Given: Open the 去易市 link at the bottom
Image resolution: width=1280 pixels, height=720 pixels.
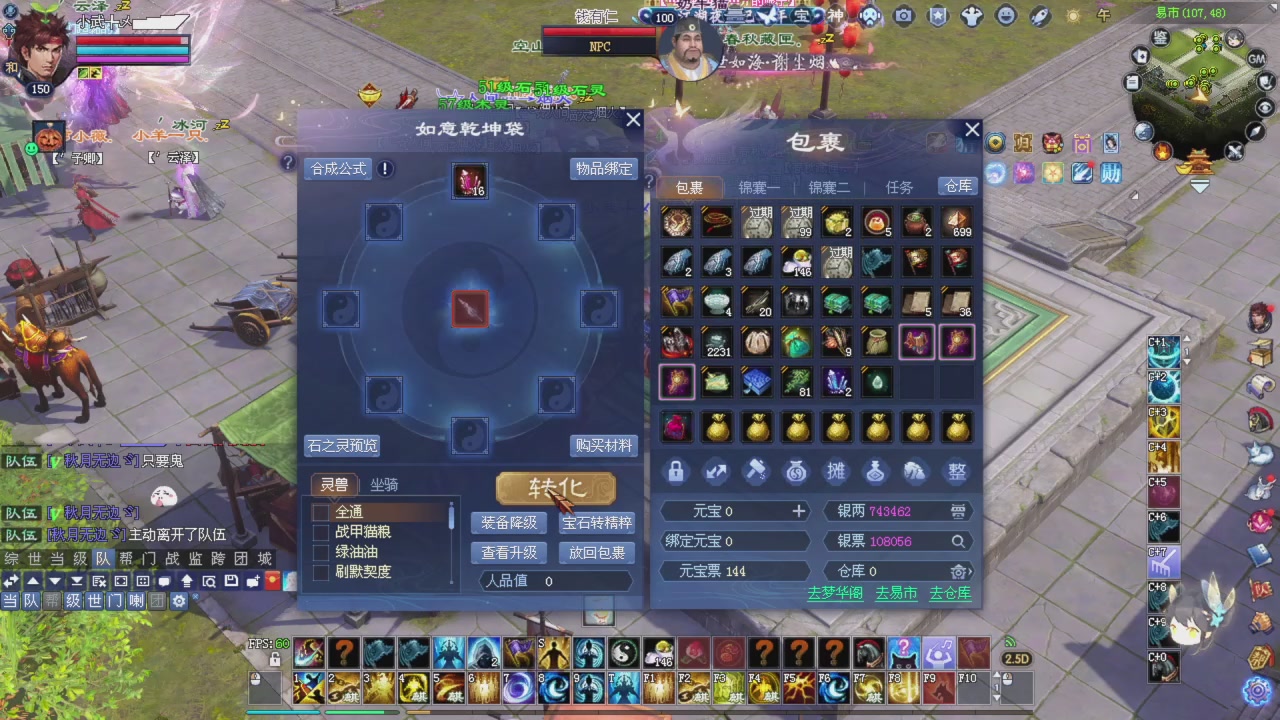Looking at the screenshot, I should 895,592.
